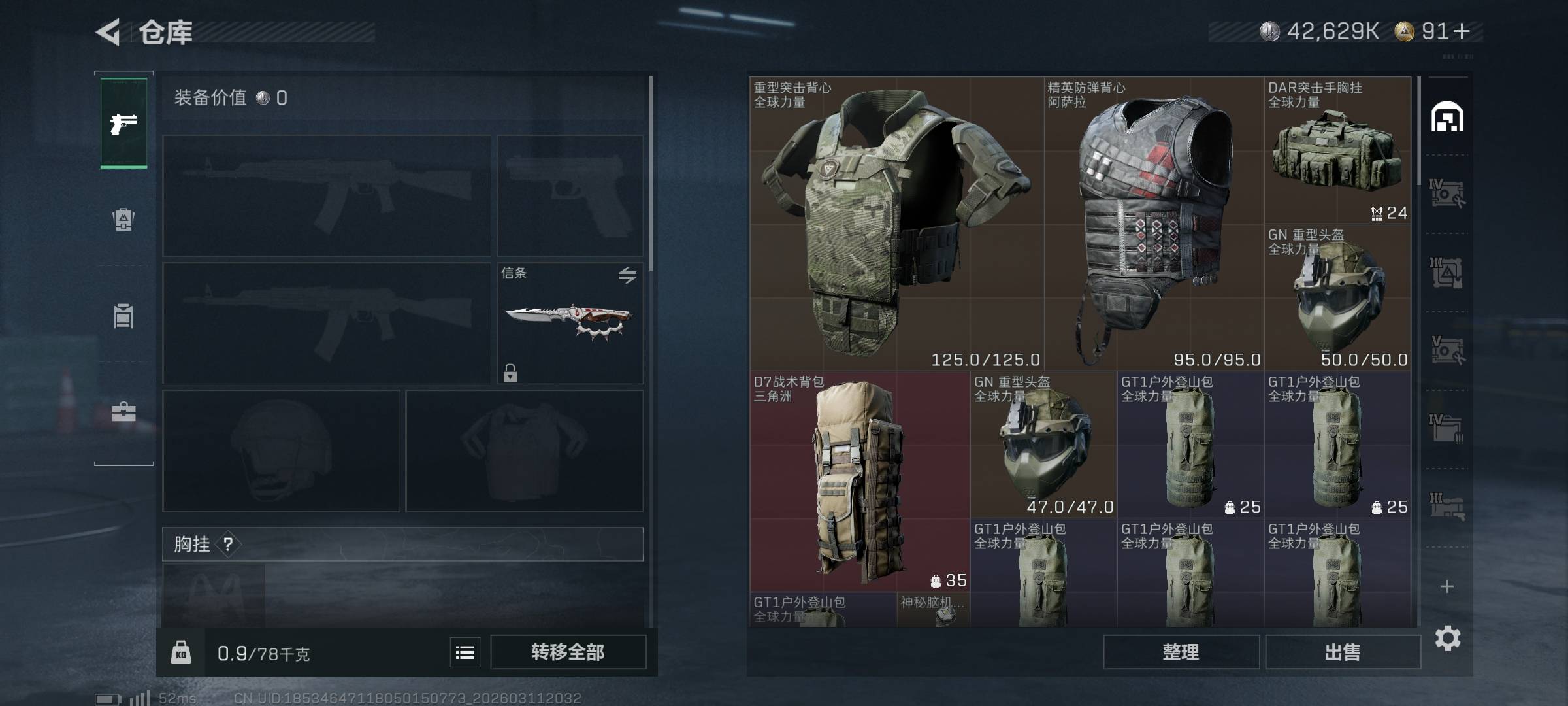Open the 出售 sell button
Image resolution: width=1568 pixels, height=706 pixels.
pyautogui.click(x=1343, y=652)
